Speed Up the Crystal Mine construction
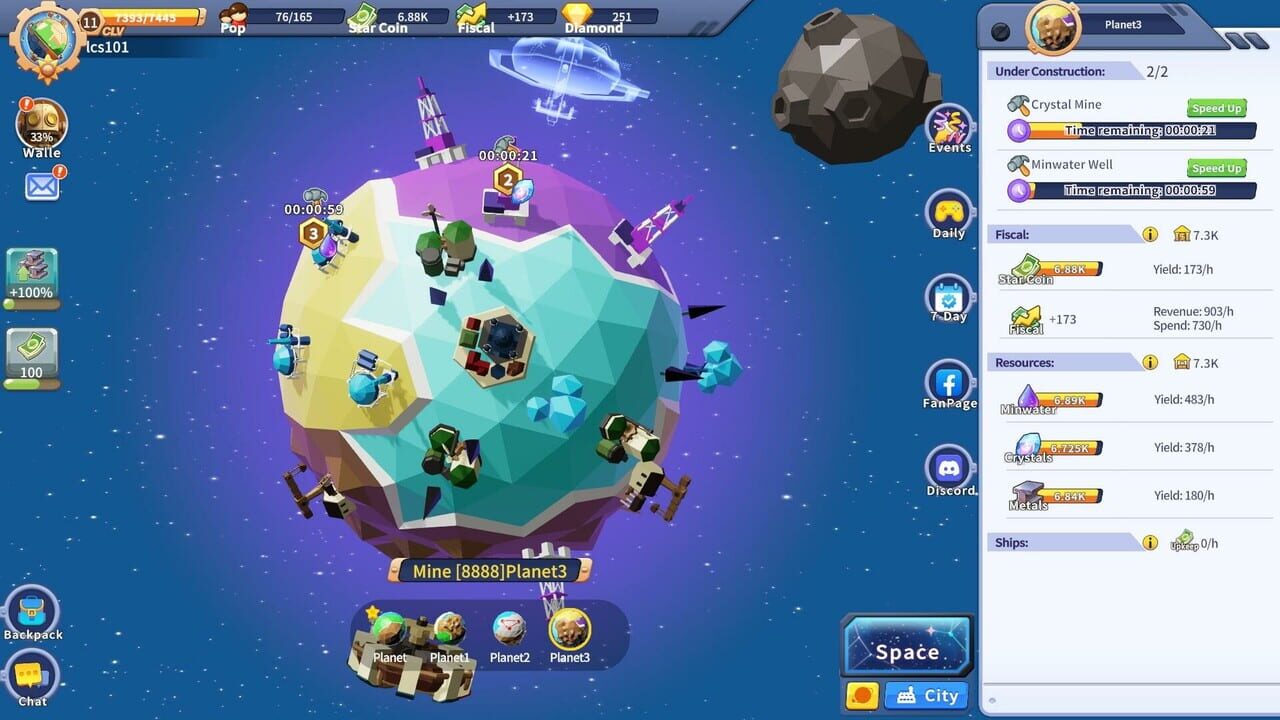Image resolution: width=1280 pixels, height=720 pixels. tap(1216, 108)
